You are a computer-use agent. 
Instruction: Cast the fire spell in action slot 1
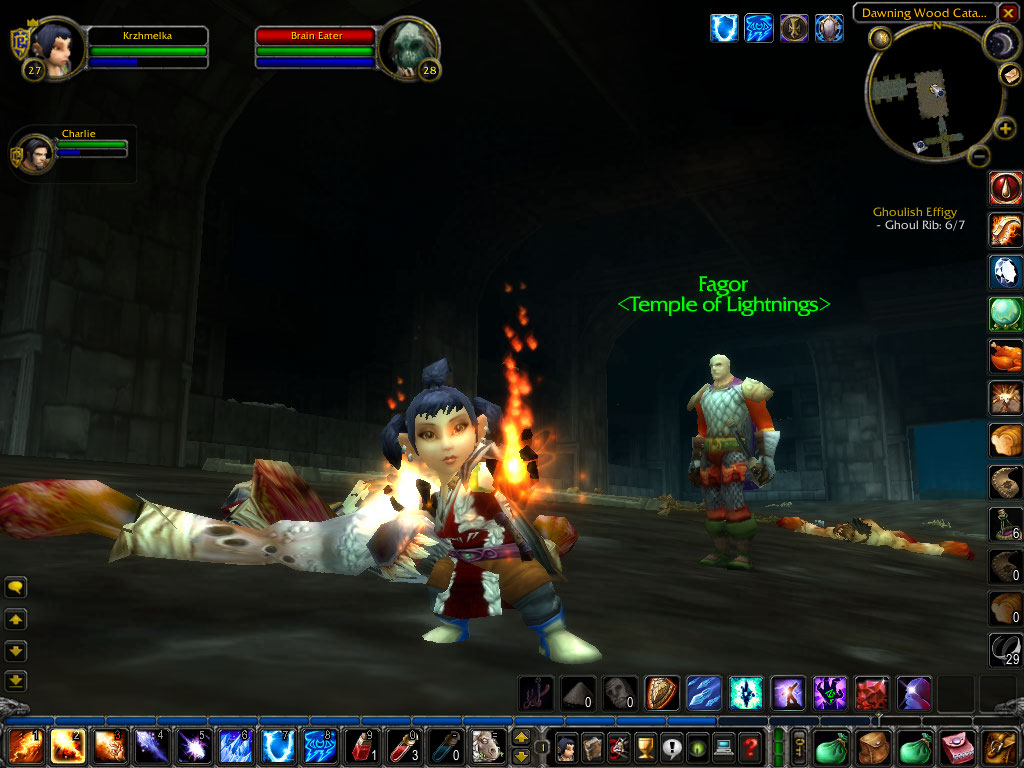pos(25,746)
